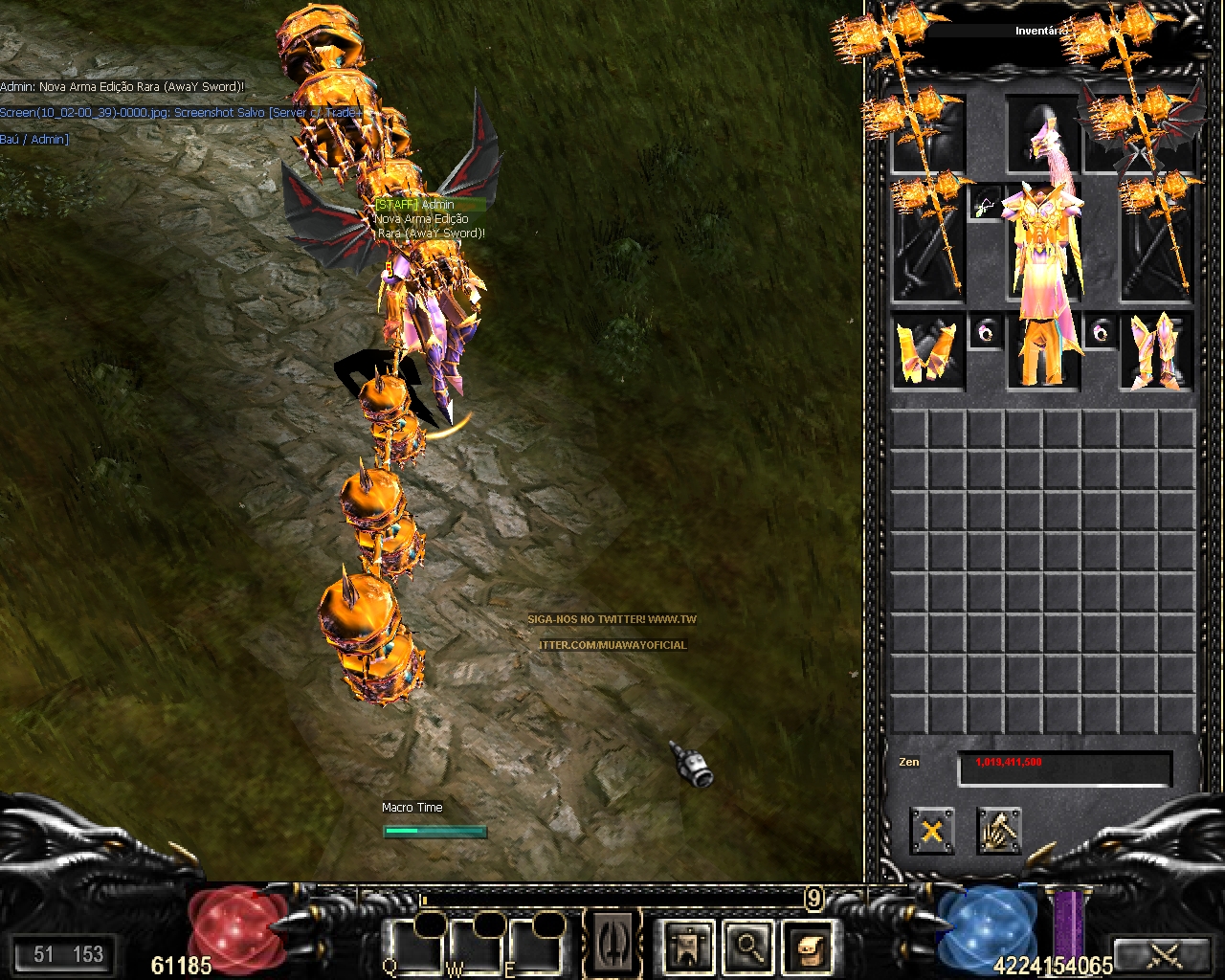Click the magnifying glass button
Screen dimensions: 1225x980
(749, 947)
